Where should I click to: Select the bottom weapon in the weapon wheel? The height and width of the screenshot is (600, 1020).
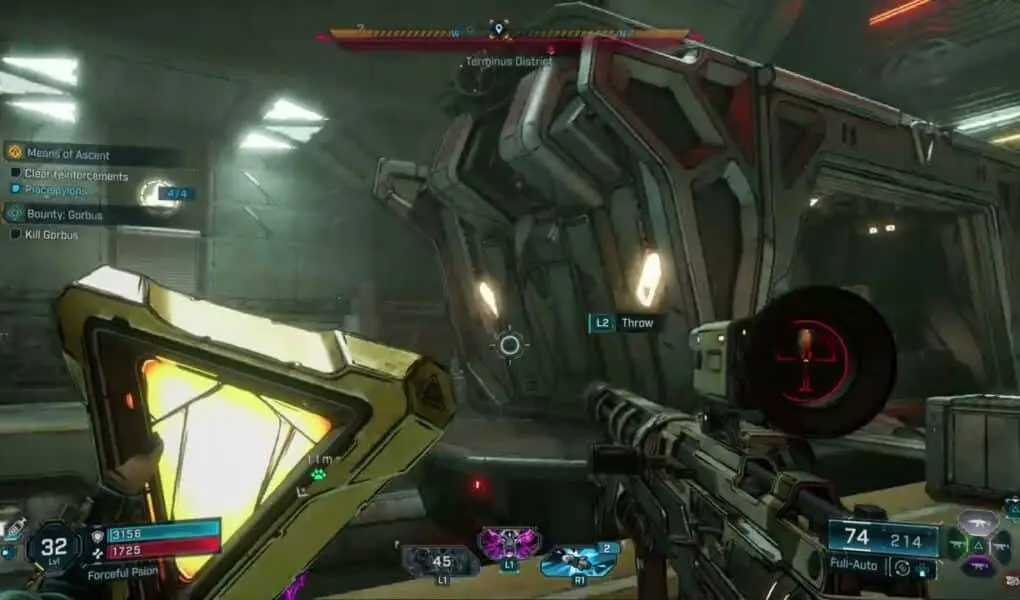click(977, 567)
